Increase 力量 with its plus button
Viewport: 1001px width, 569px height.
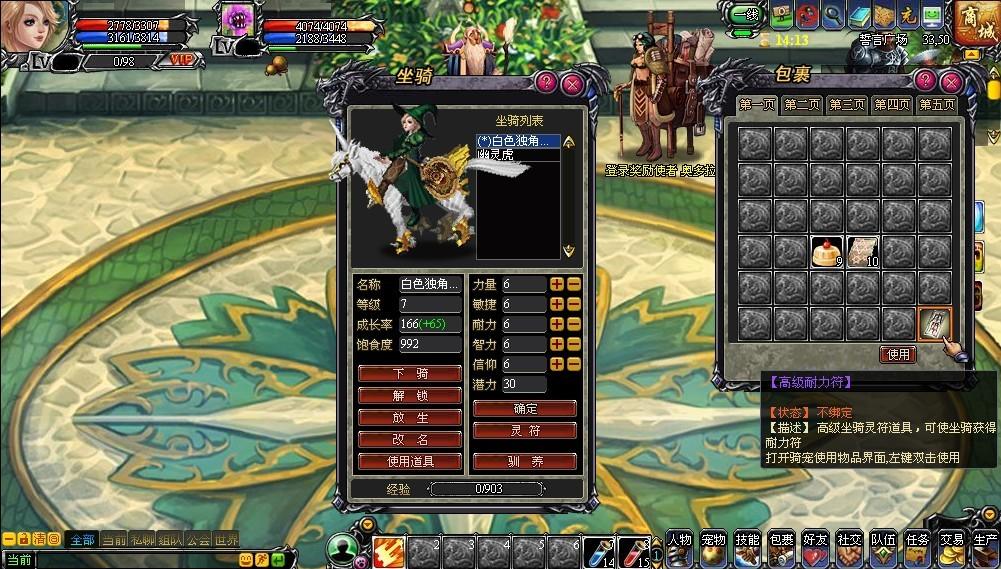point(557,285)
